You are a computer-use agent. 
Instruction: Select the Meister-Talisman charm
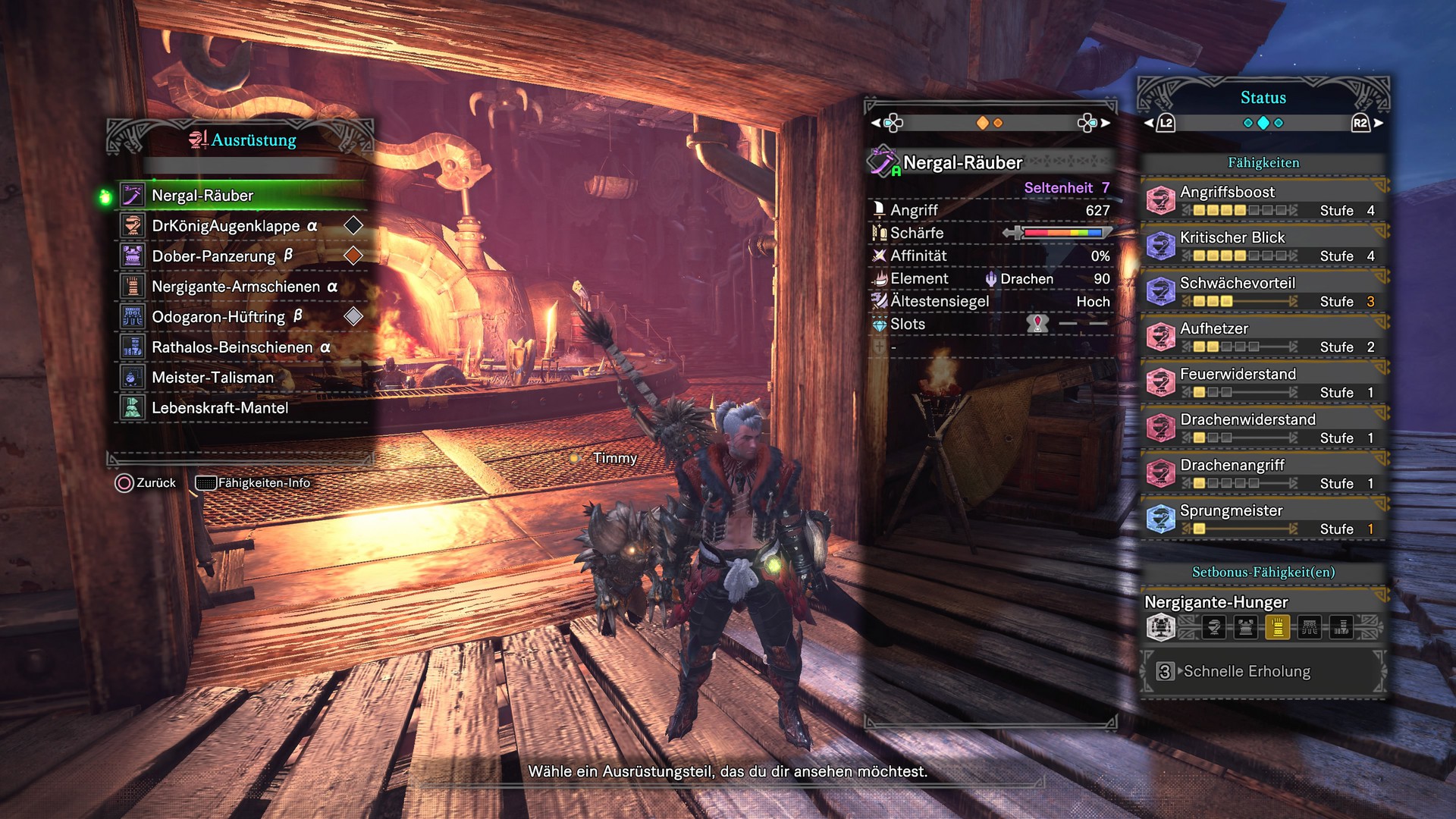212,378
